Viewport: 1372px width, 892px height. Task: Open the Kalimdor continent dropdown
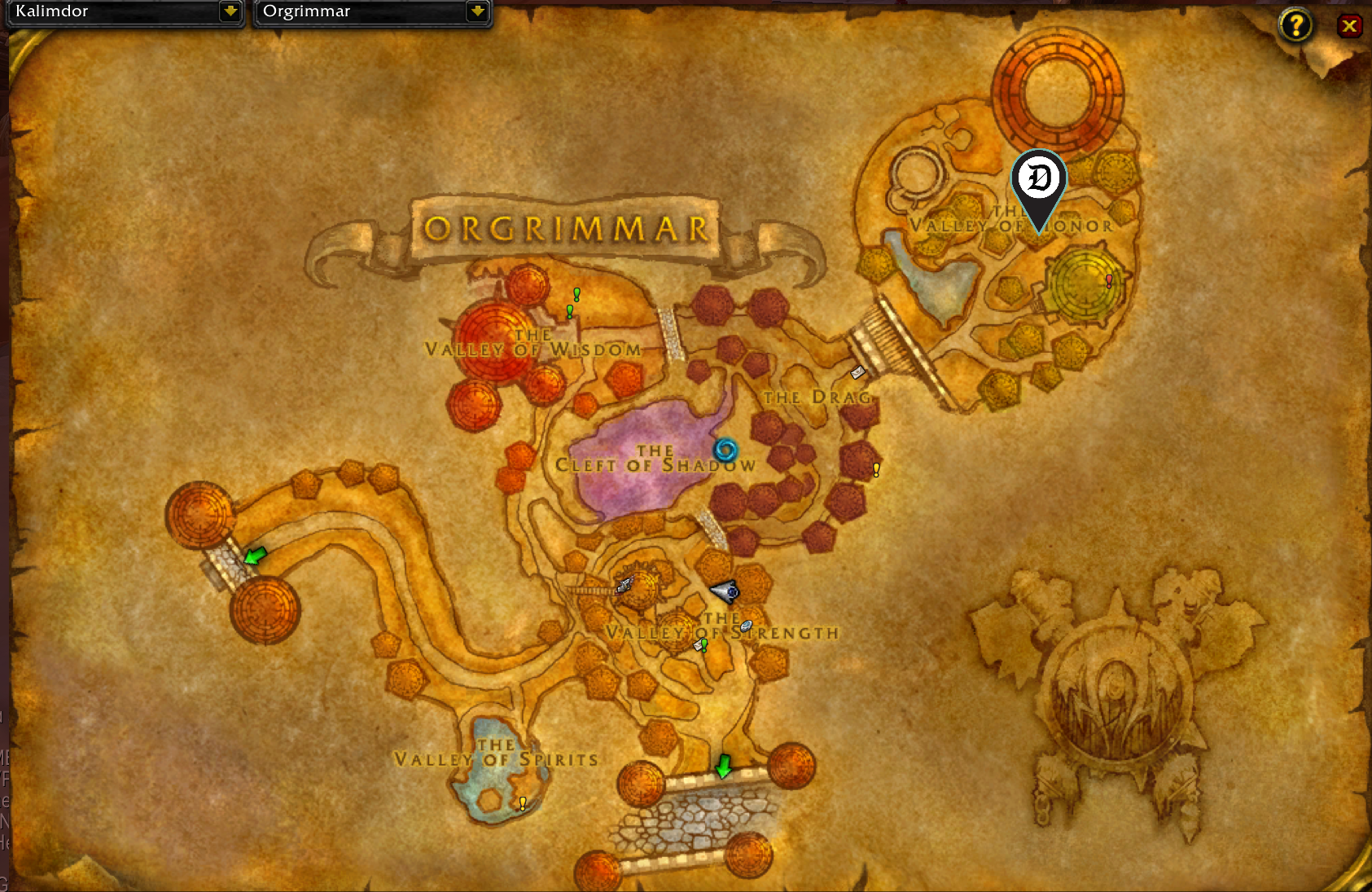(122, 12)
